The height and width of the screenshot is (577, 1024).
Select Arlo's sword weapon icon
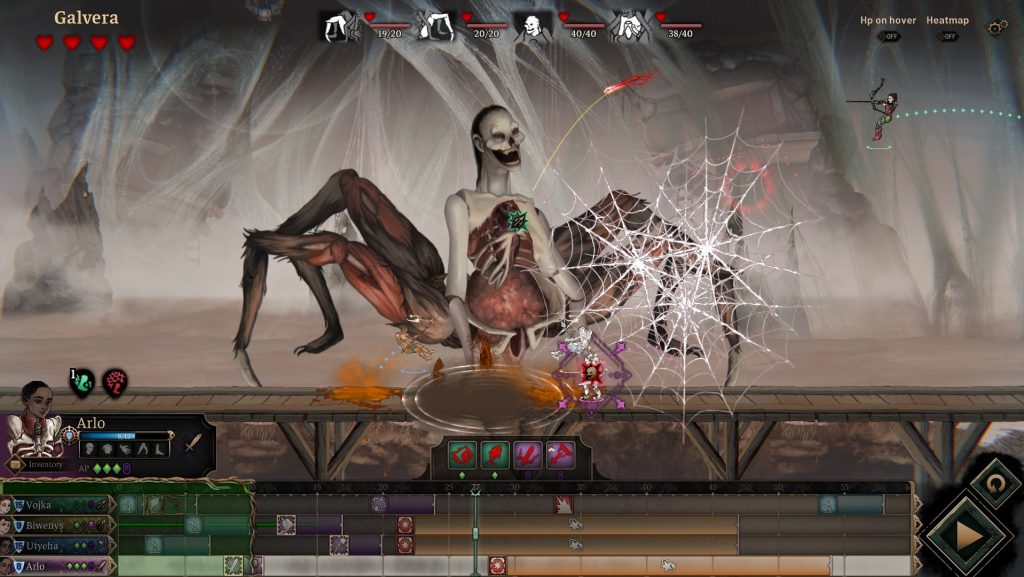(192, 443)
